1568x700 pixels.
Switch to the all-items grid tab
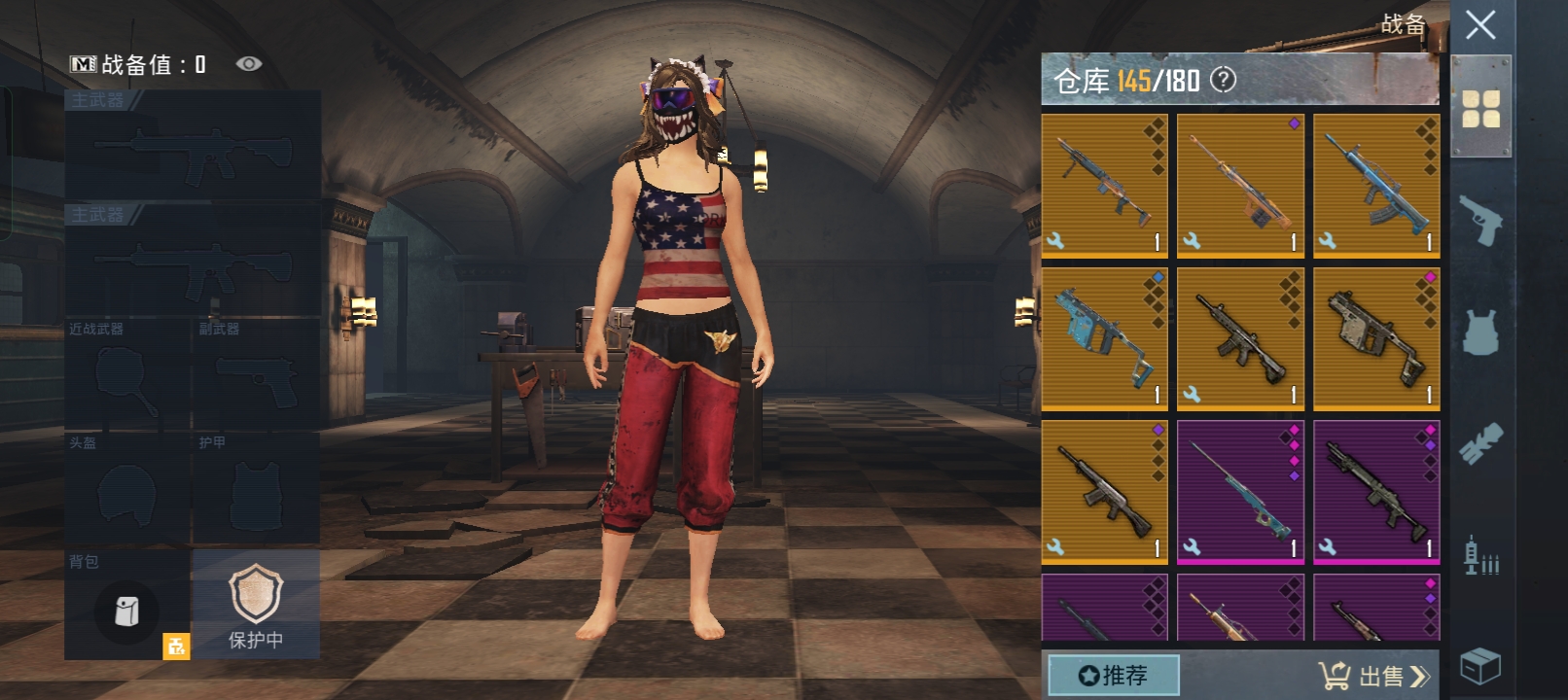coord(1480,108)
